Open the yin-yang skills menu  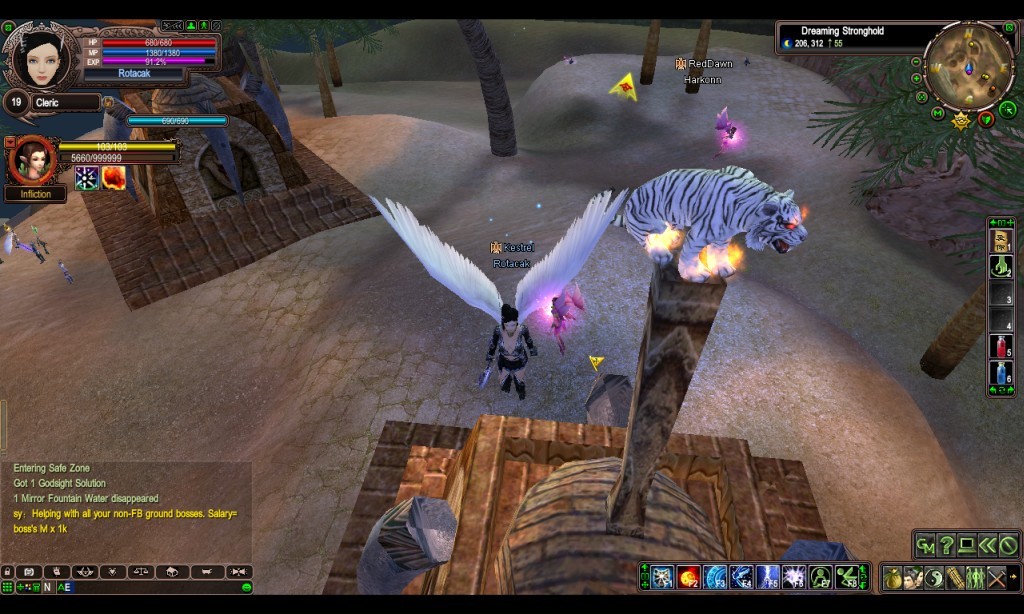[x=934, y=578]
